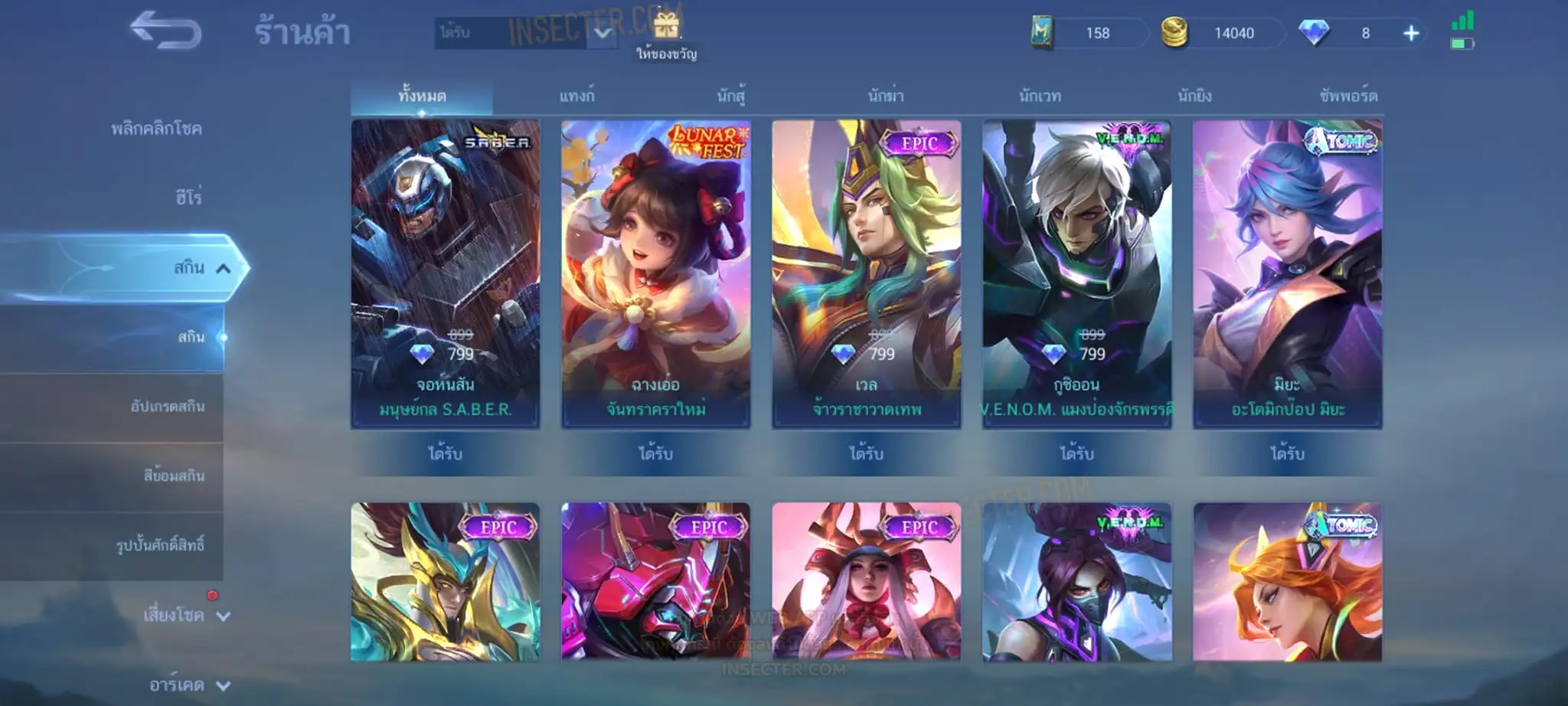This screenshot has width=1568, height=706.
Task: Go back with the return arrow
Action: pos(165,31)
